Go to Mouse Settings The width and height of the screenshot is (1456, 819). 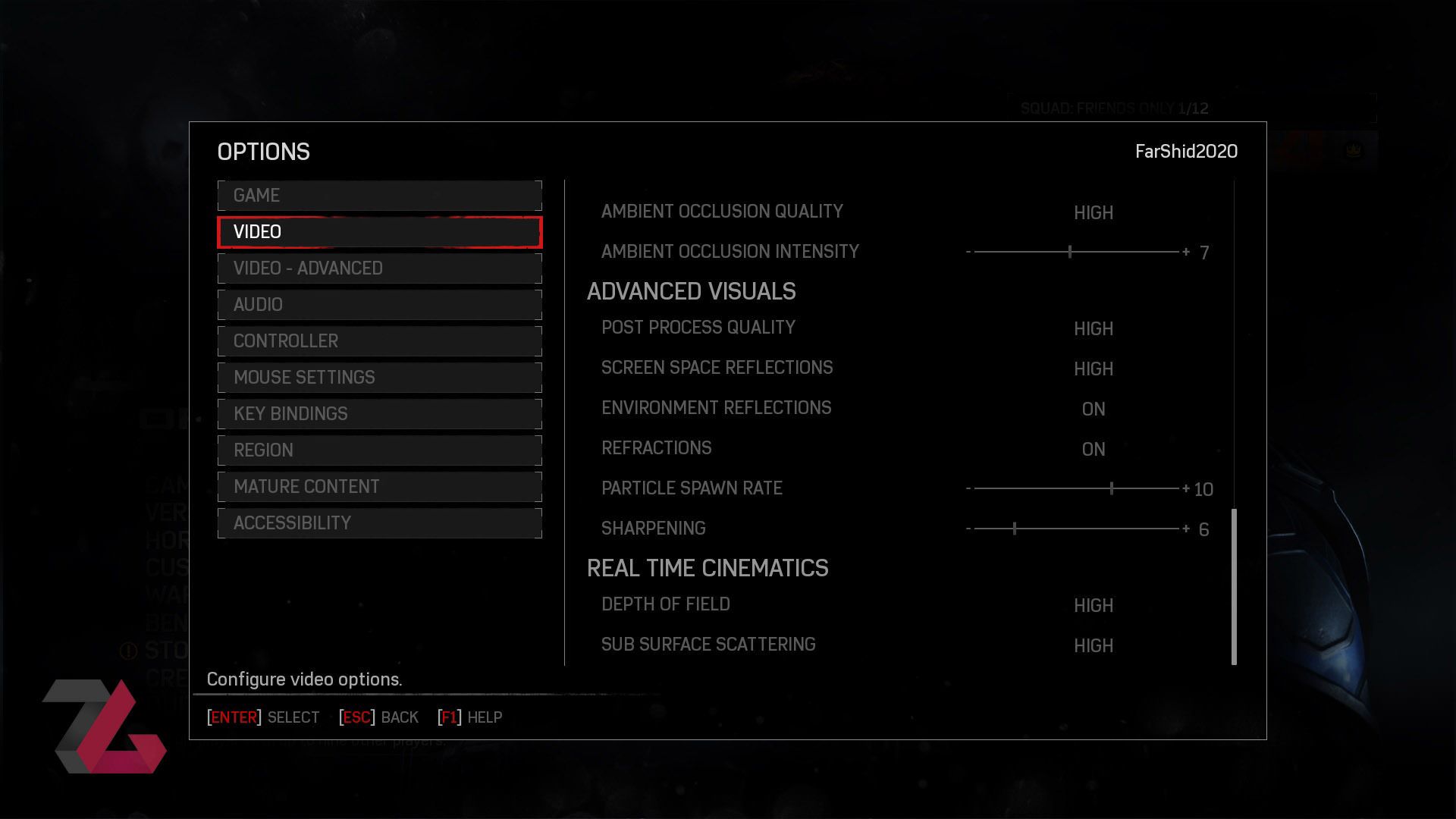[379, 378]
